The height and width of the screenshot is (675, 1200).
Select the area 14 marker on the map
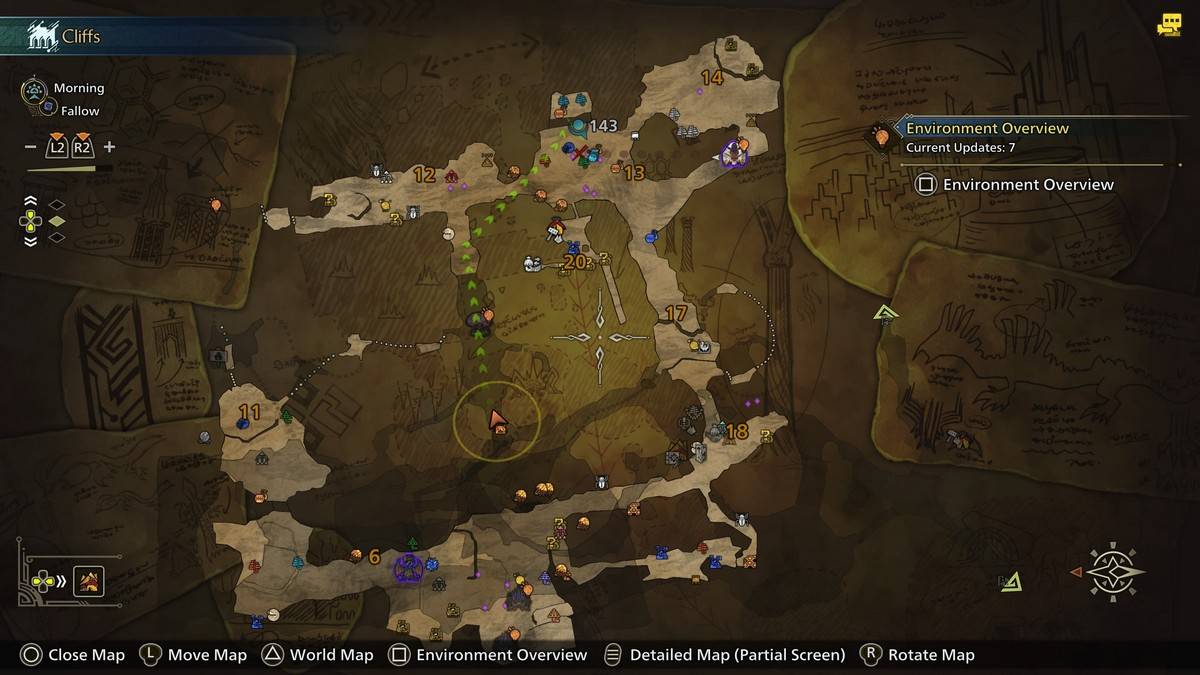coord(712,78)
